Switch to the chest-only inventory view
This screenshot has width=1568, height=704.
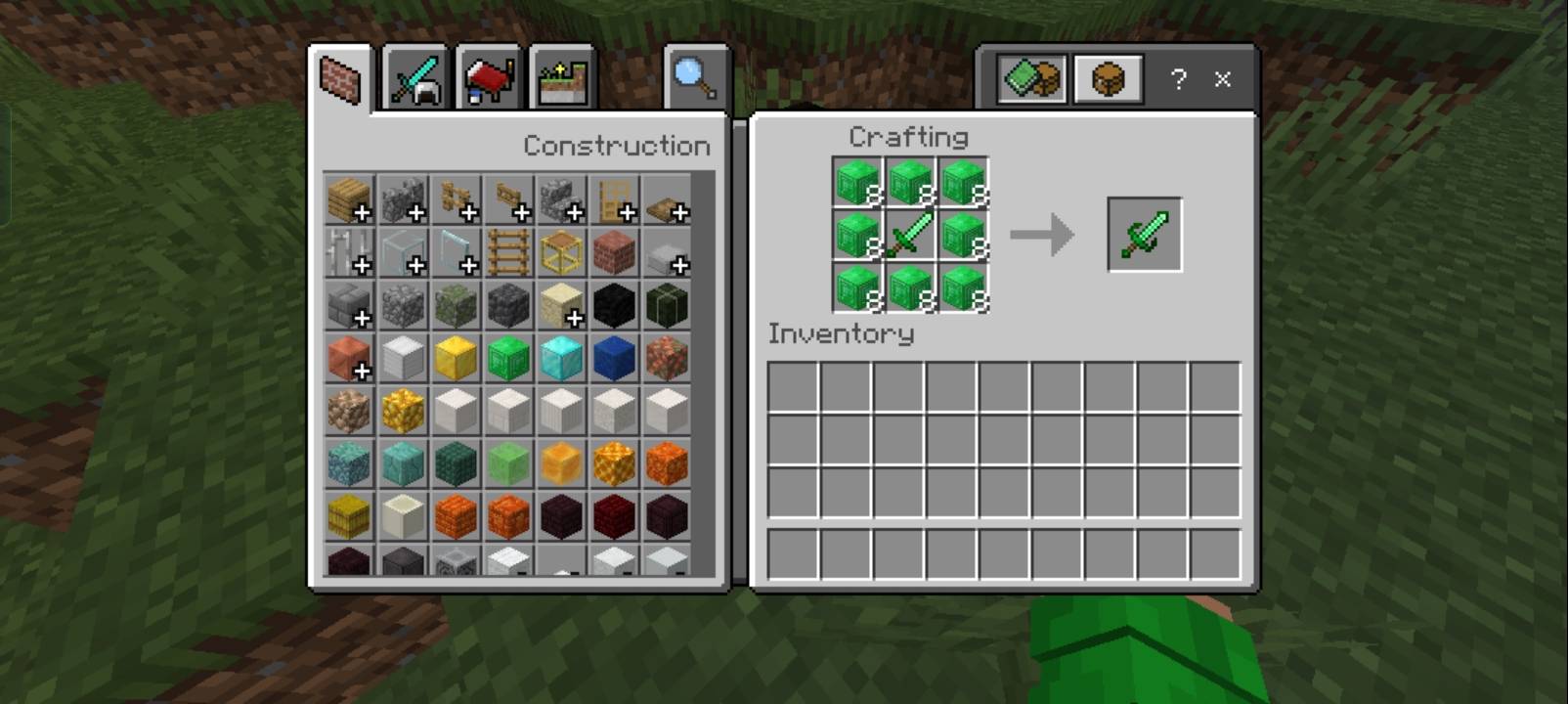(x=1108, y=79)
